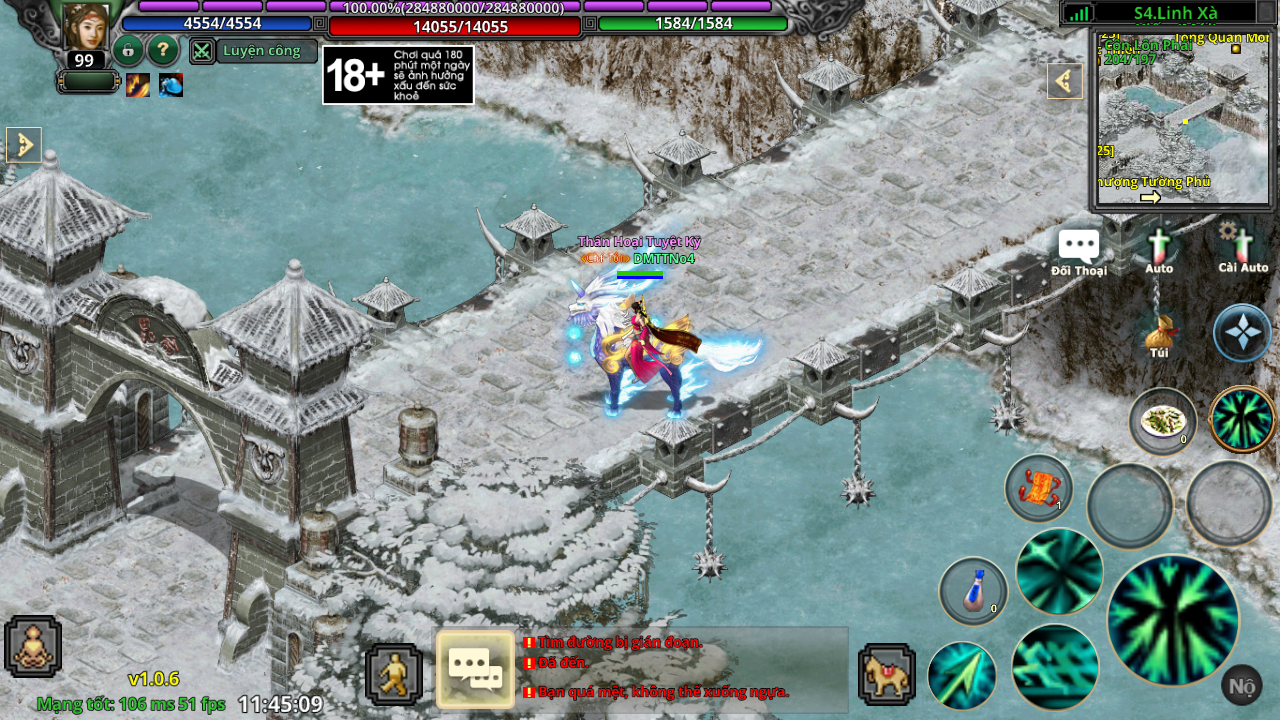Open the Túi bag

click(x=1159, y=335)
